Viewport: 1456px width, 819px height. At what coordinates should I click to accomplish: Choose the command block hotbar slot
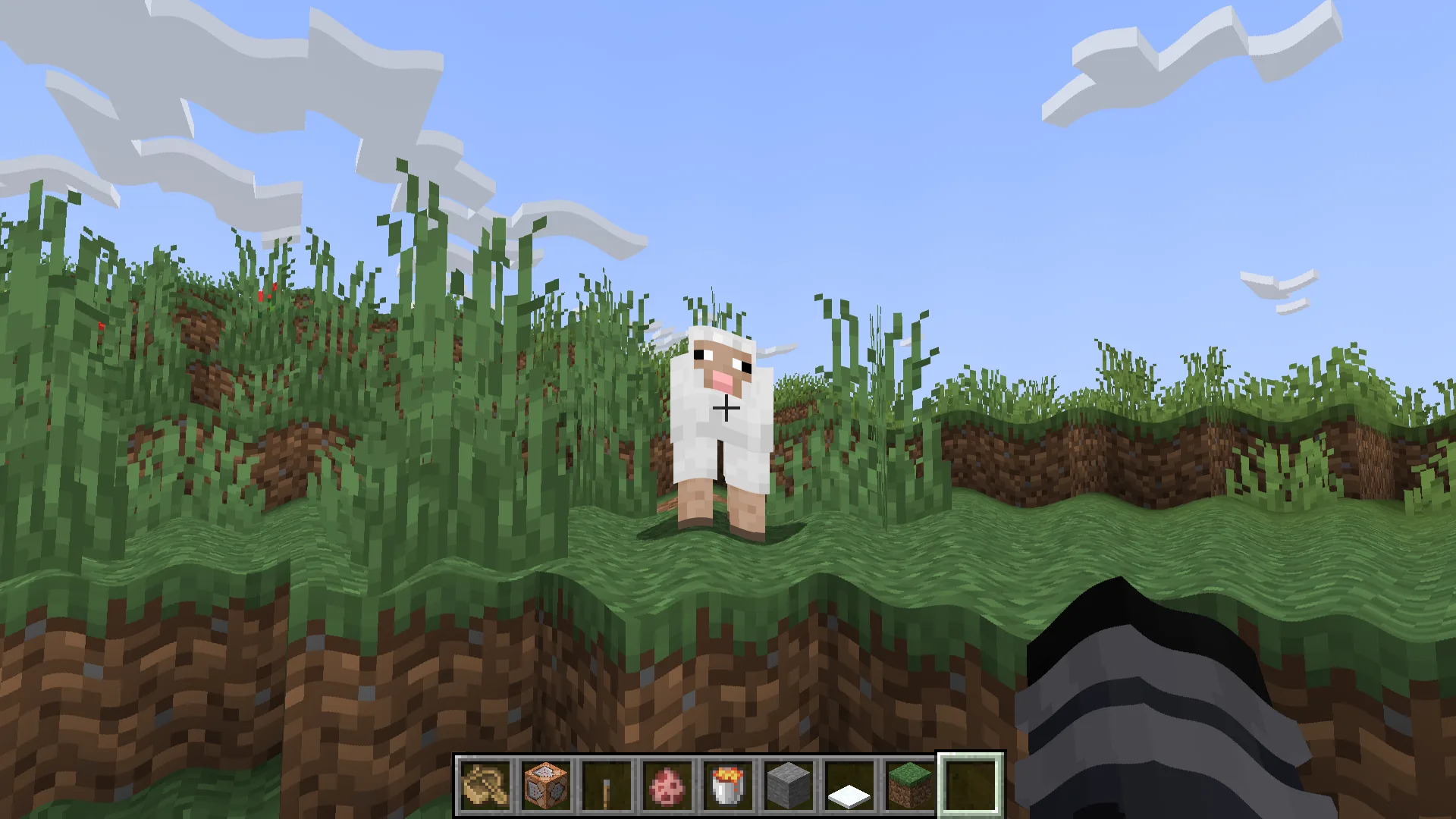(x=546, y=785)
